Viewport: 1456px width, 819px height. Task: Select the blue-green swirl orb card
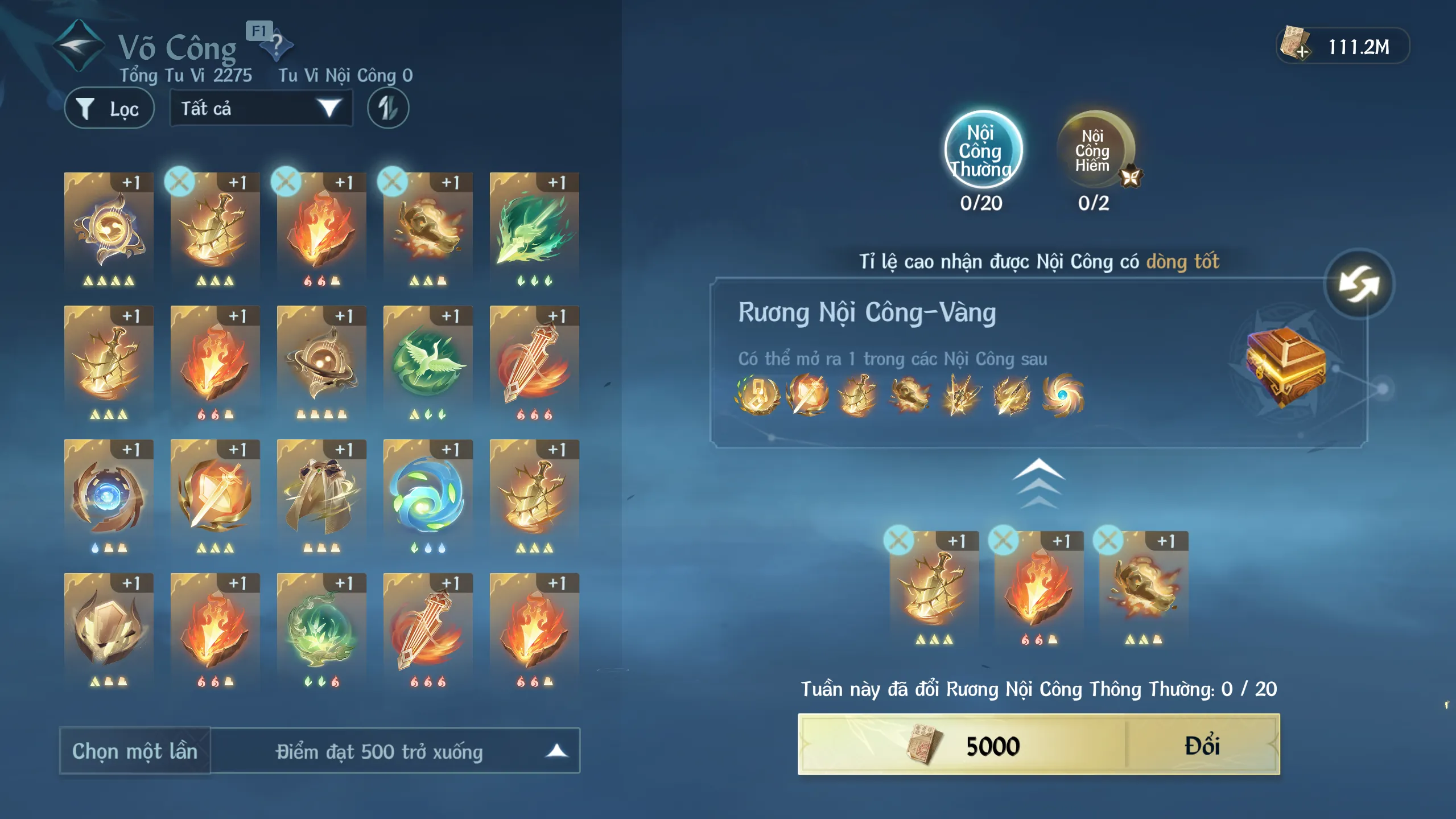428,496
